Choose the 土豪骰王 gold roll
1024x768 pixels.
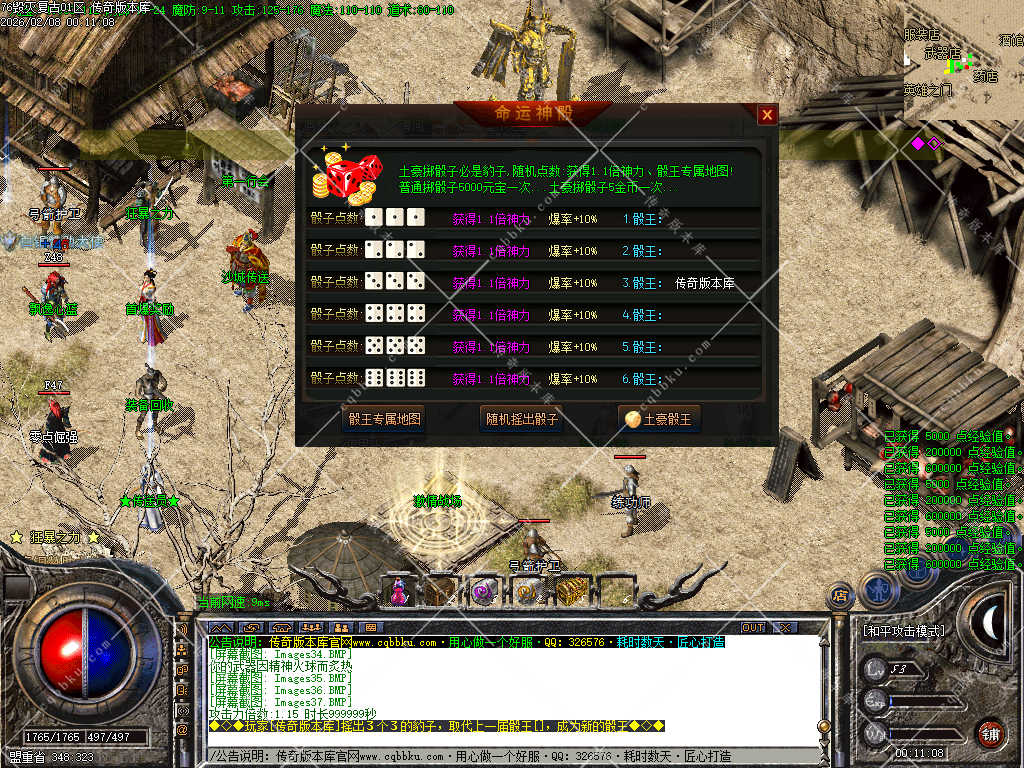point(658,419)
